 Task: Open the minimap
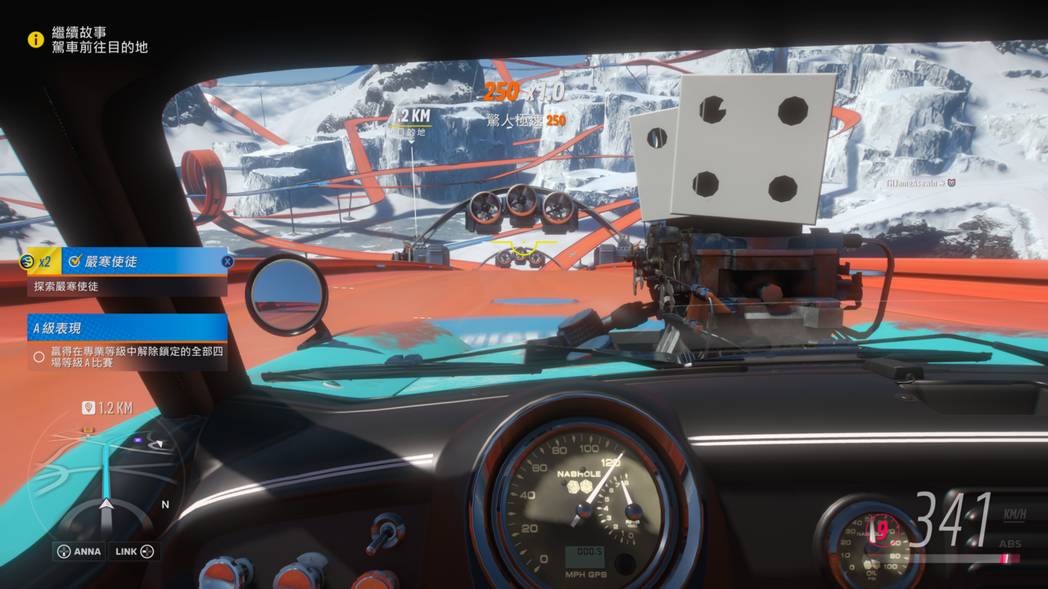104,480
